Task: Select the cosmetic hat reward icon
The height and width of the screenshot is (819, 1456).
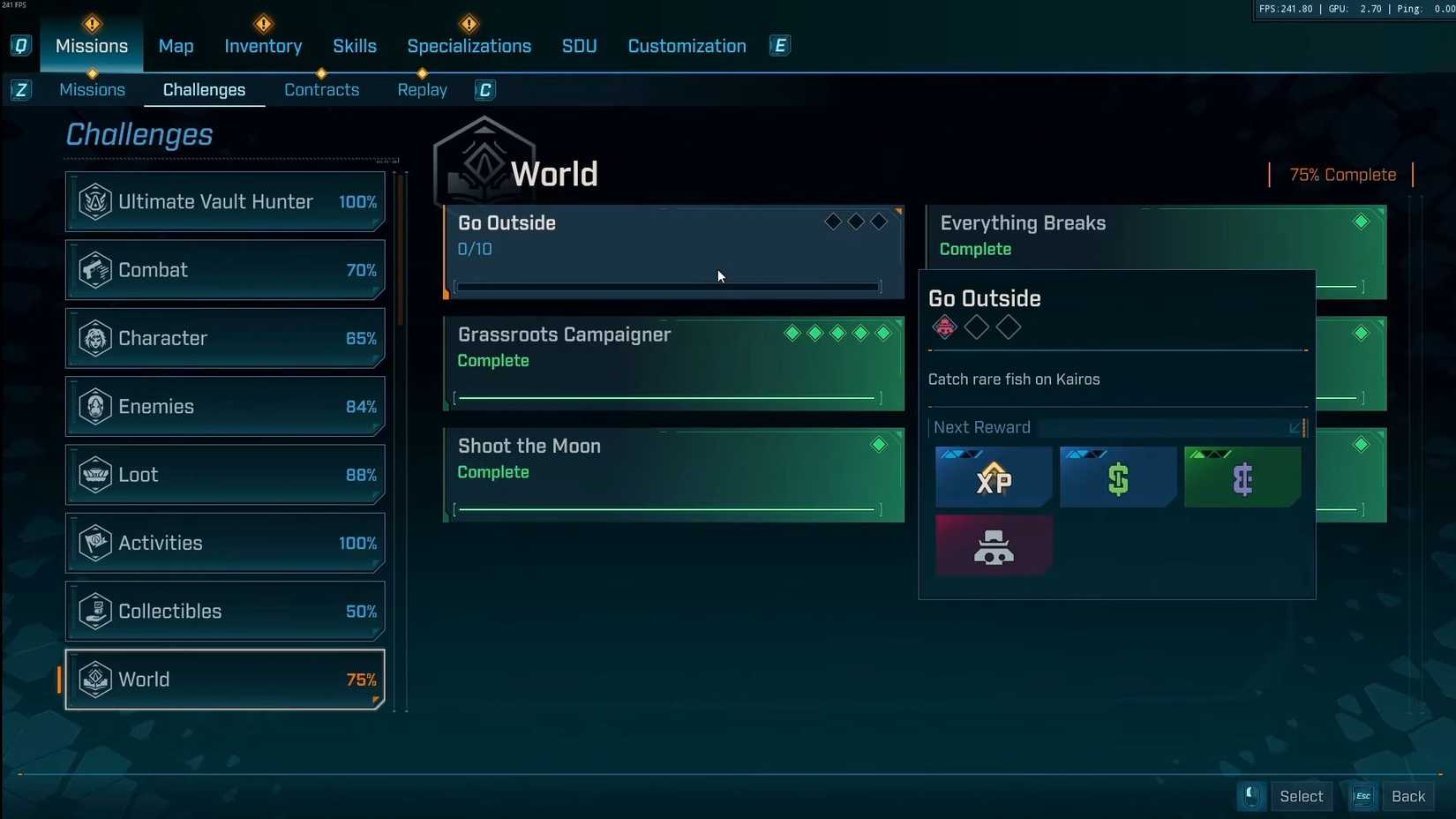Action: pos(993,545)
